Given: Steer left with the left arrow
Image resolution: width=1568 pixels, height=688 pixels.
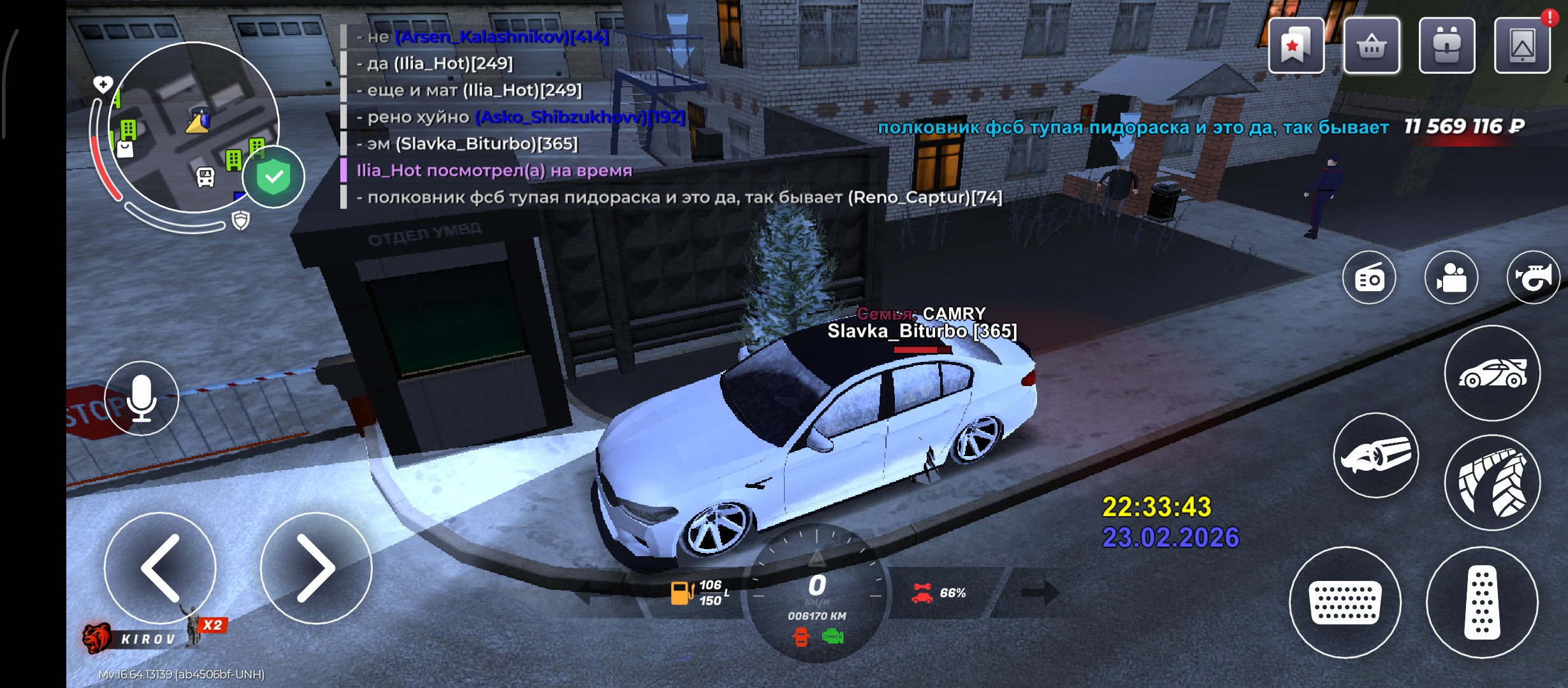Looking at the screenshot, I should (160, 568).
